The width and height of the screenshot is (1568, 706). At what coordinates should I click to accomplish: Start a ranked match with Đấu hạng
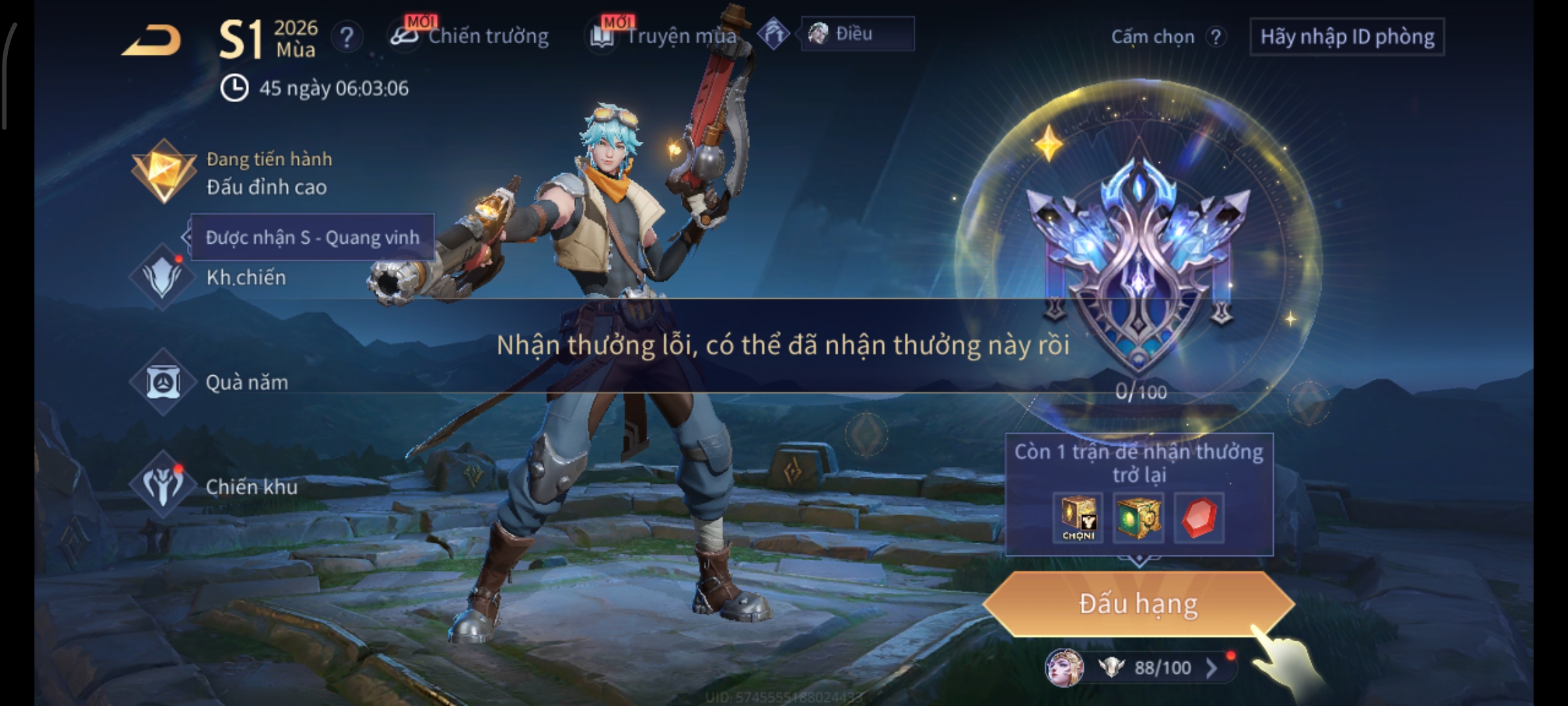[x=1138, y=604]
